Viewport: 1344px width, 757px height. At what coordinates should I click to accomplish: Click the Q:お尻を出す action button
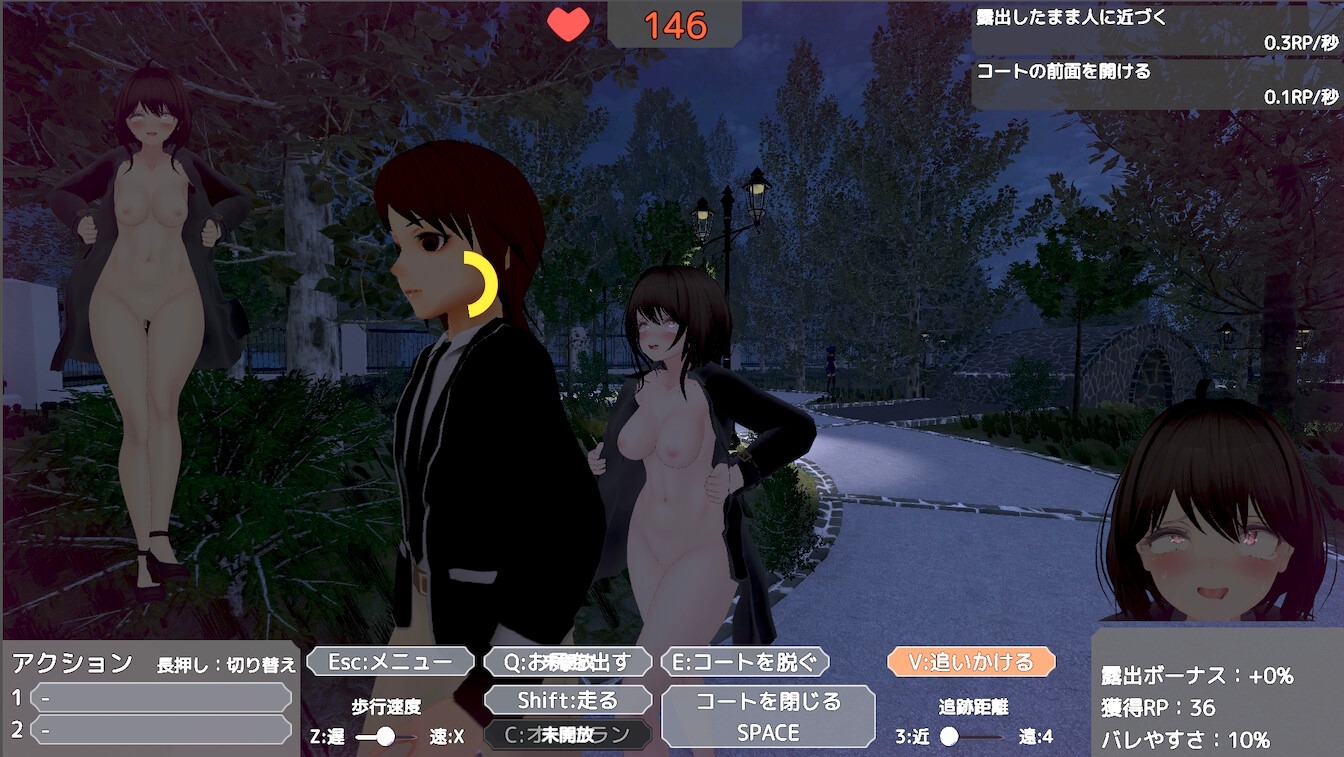tap(568, 661)
